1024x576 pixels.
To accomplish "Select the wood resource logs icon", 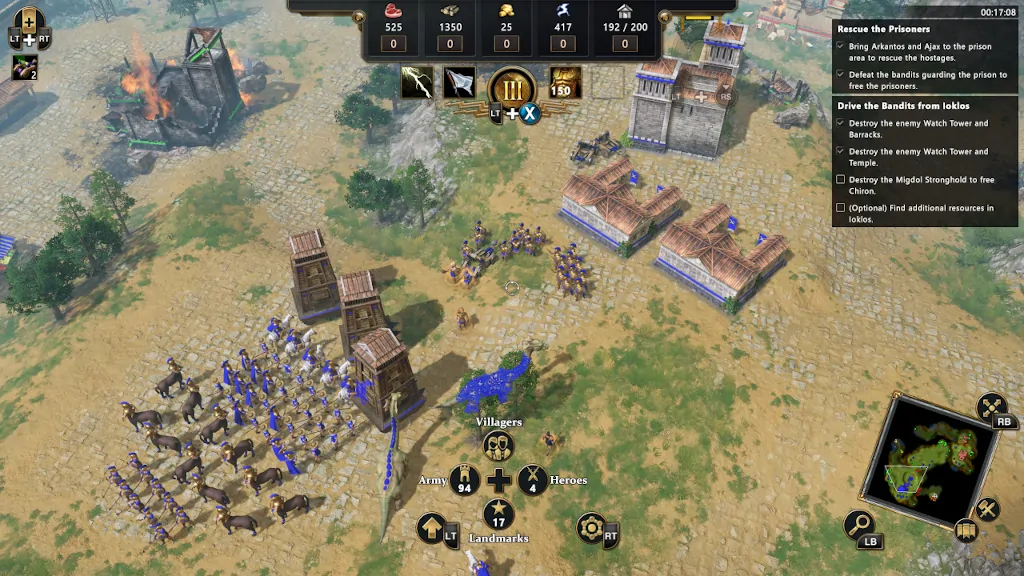I will coord(449,11).
